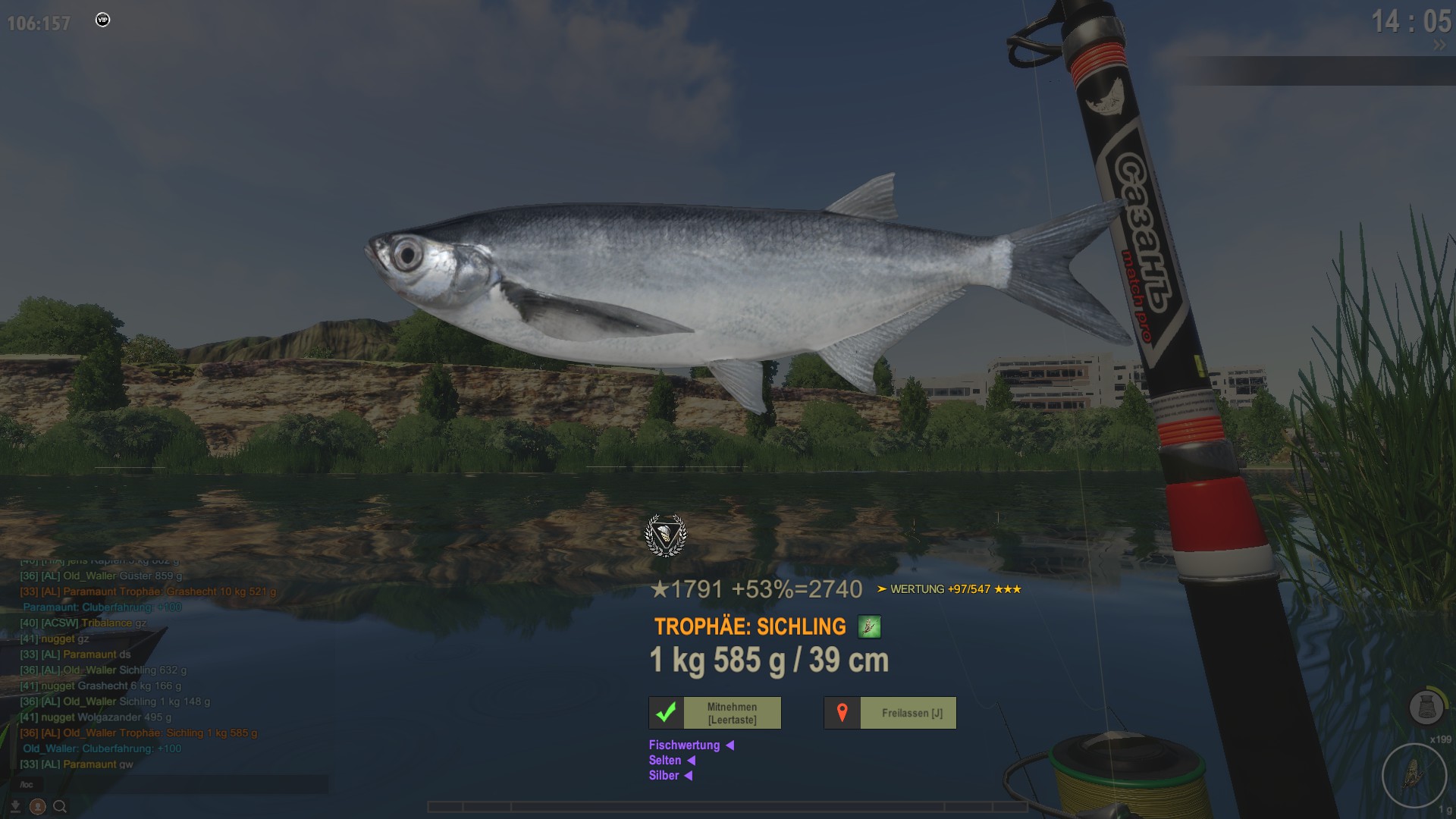The image size is (1456, 819).
Task: Keep the fish with Mitnehmen button
Action: [715, 713]
